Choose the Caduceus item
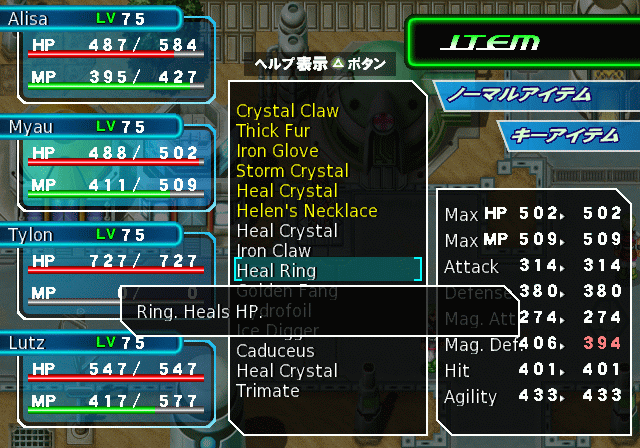640x448 pixels. 275,351
